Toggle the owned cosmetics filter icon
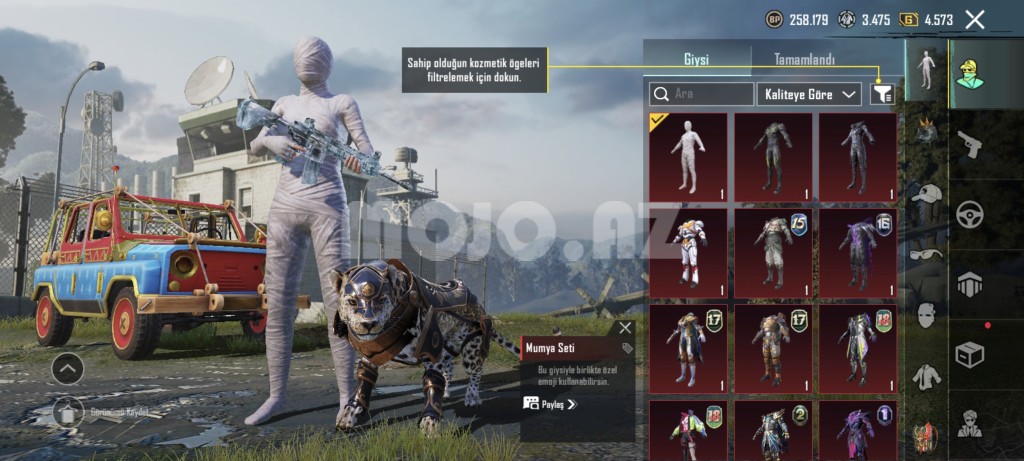This screenshot has width=1024, height=461. [x=882, y=94]
